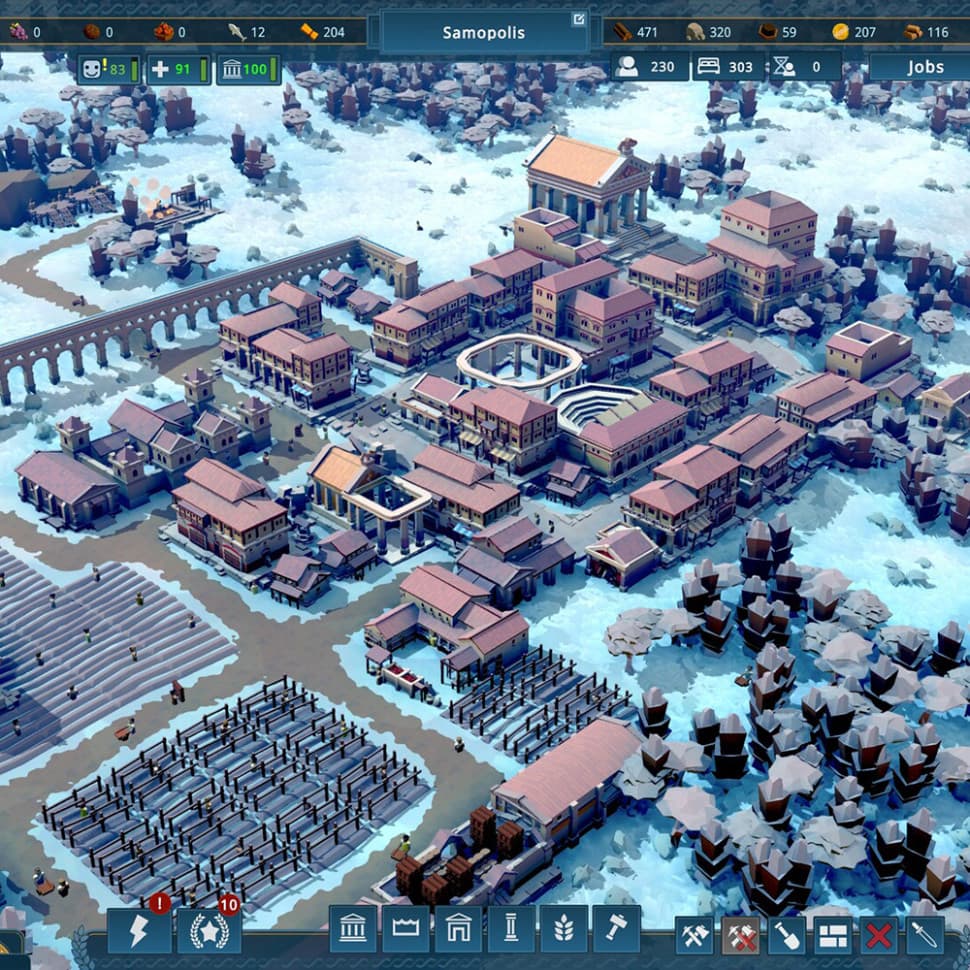Screen dimensions: 970x970
Task: Open the star laurel wreath button
Action: click(209, 930)
